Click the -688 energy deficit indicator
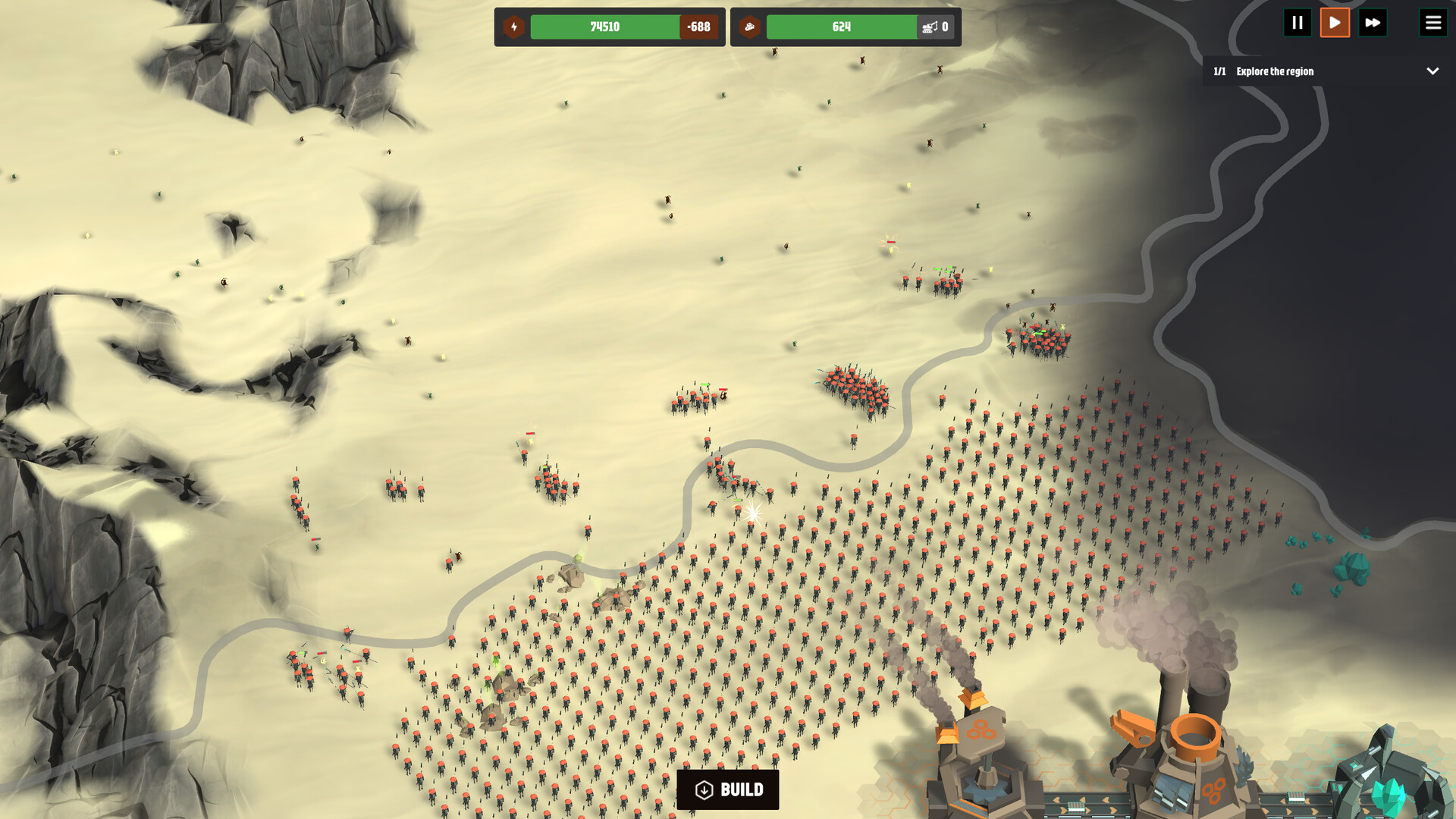 pyautogui.click(x=699, y=27)
